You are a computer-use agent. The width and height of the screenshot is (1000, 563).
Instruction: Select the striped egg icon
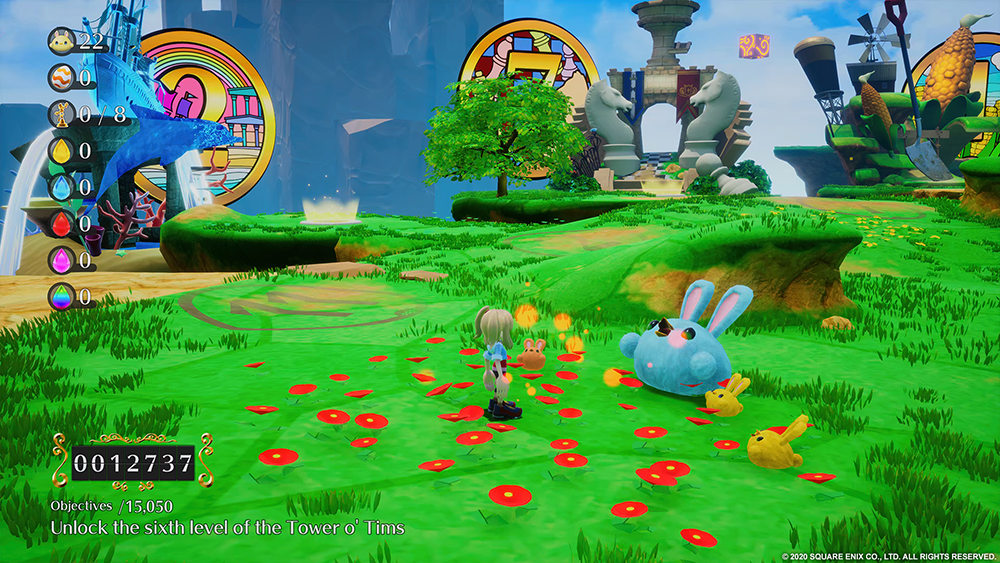(62, 77)
